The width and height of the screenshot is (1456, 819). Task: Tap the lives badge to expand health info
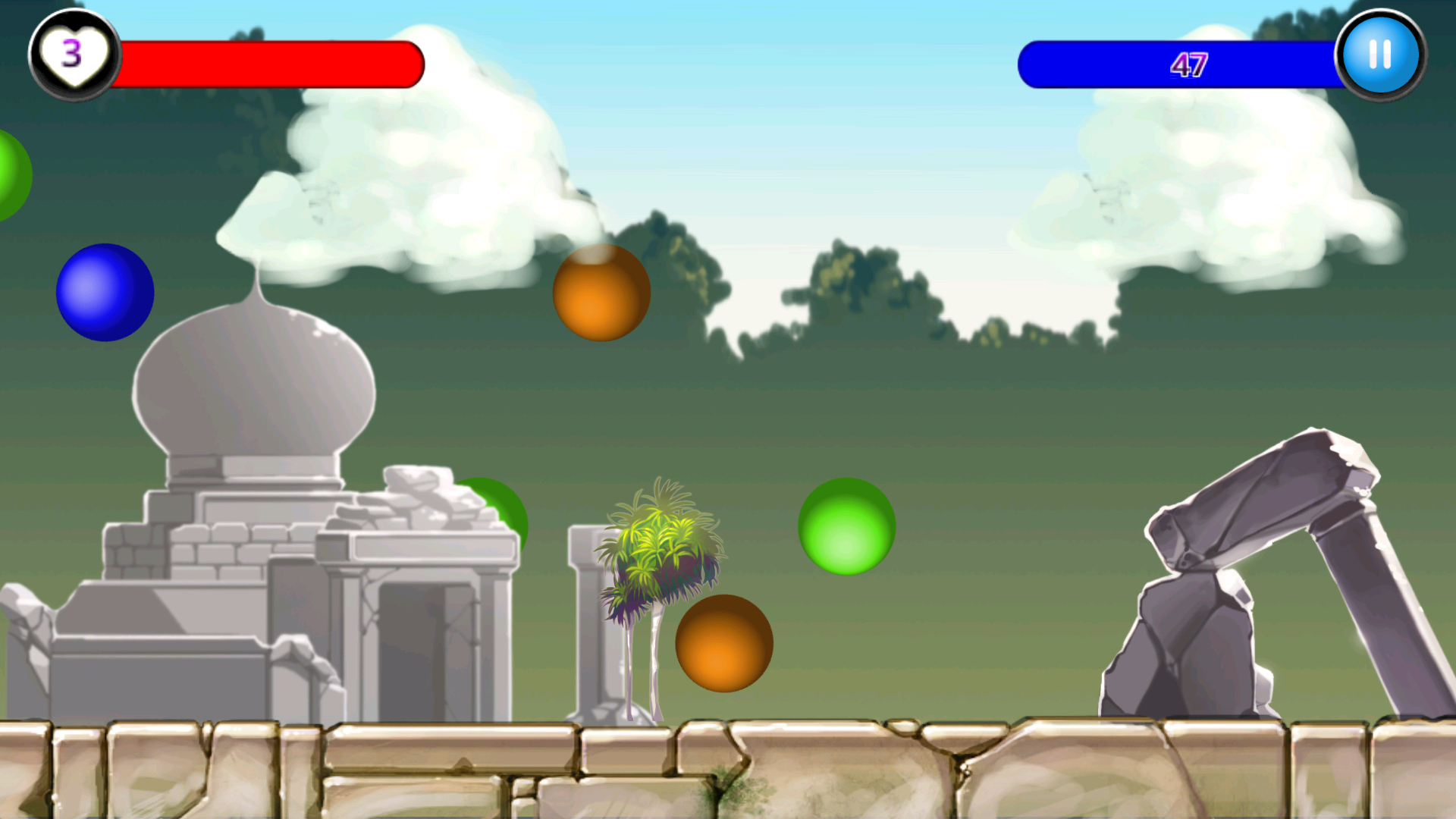[73, 53]
